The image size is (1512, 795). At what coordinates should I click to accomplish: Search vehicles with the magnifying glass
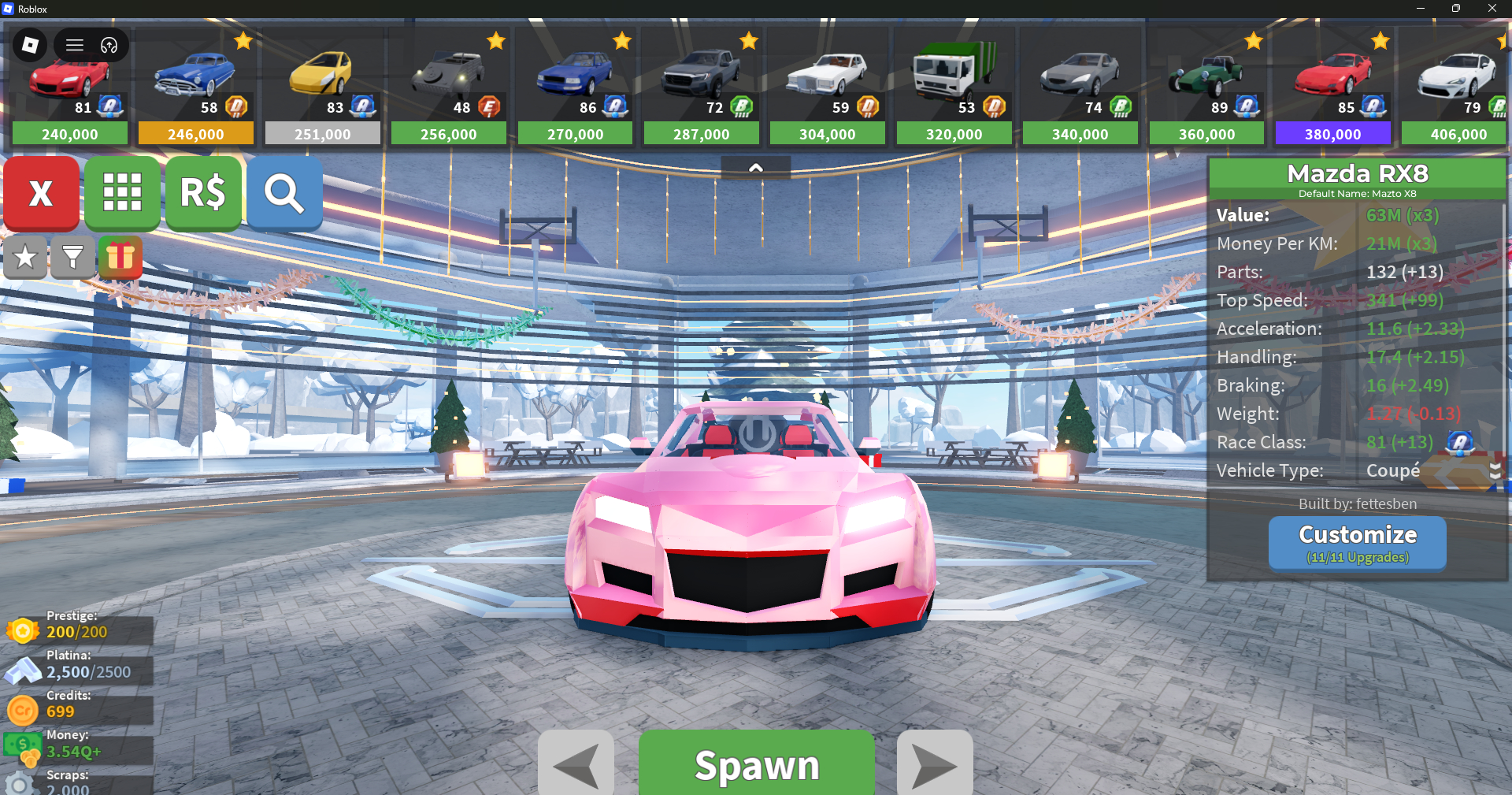(284, 193)
